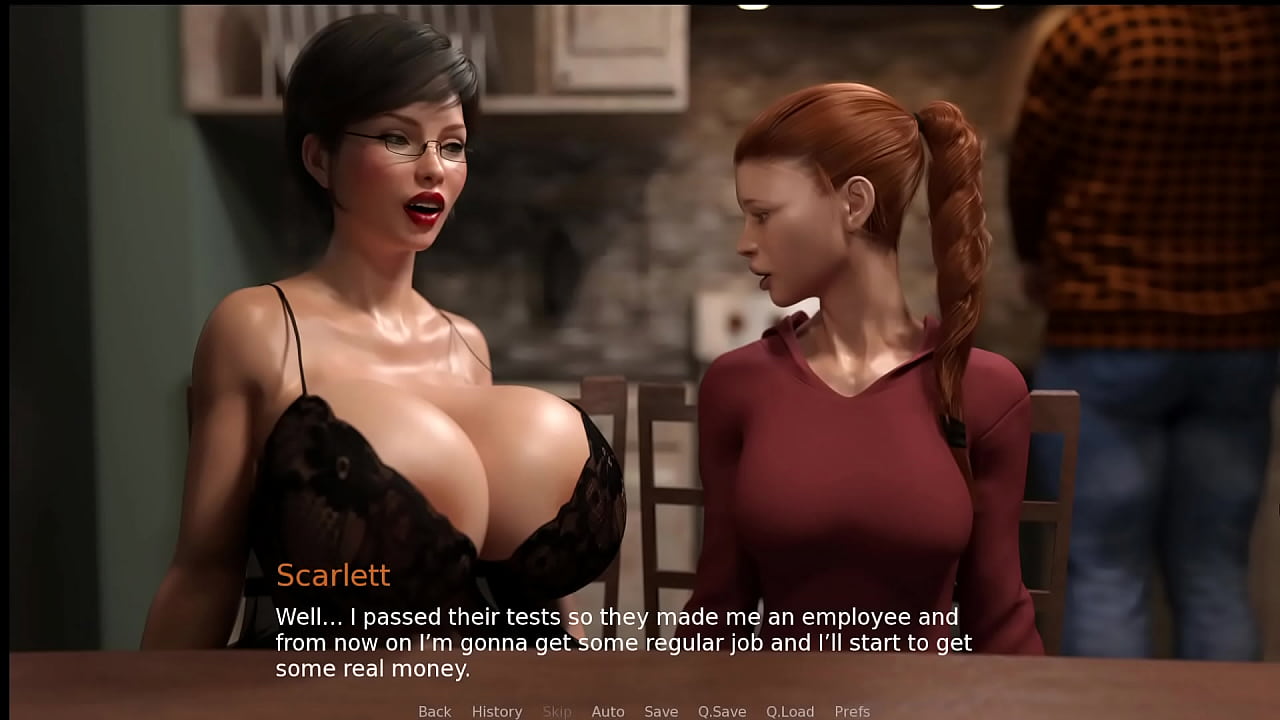The image size is (1280, 720).
Task: Perform a Q.Save quick save
Action: point(722,711)
